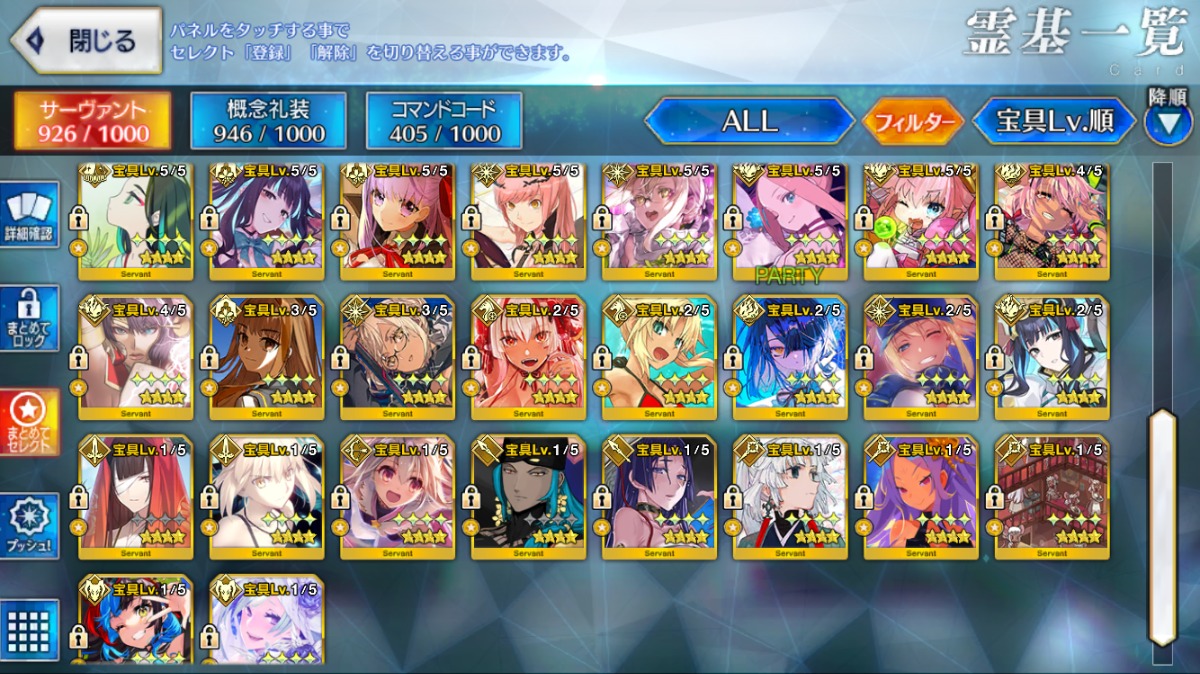Choose the dark-skinned teal-haired servant card

pyautogui.click(x=528, y=495)
